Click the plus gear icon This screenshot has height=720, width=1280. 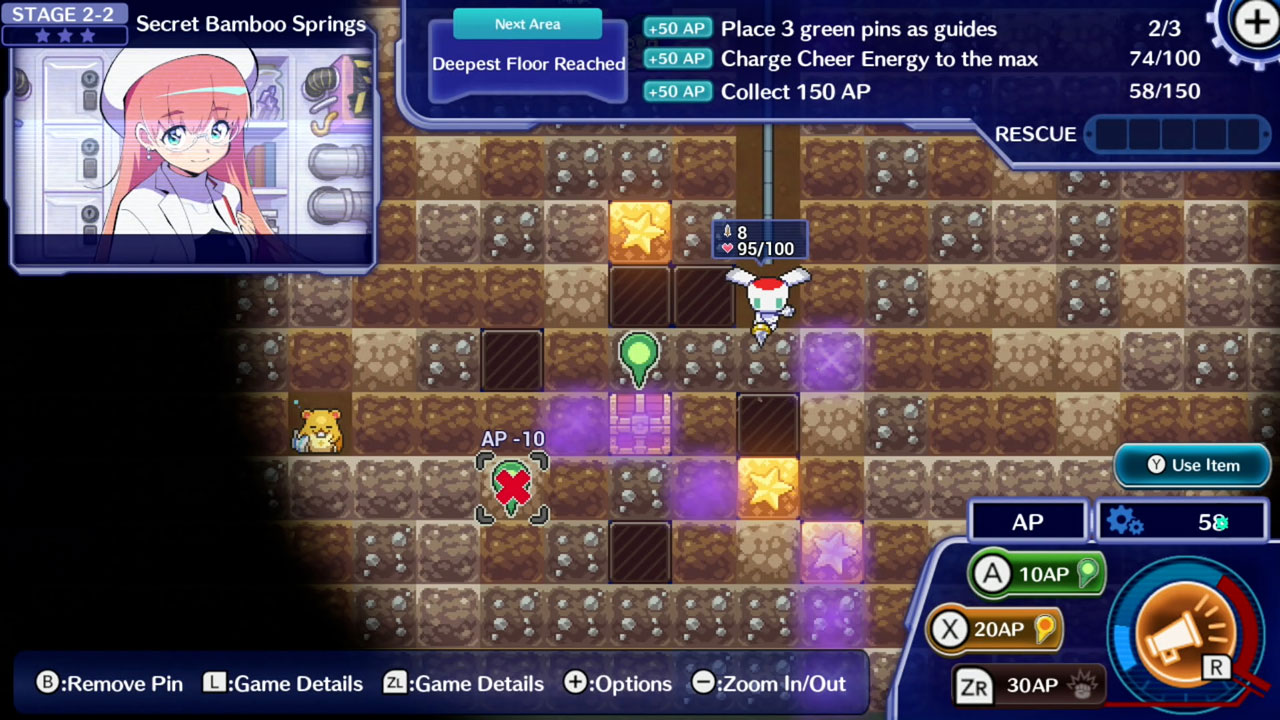pyautogui.click(x=1255, y=24)
